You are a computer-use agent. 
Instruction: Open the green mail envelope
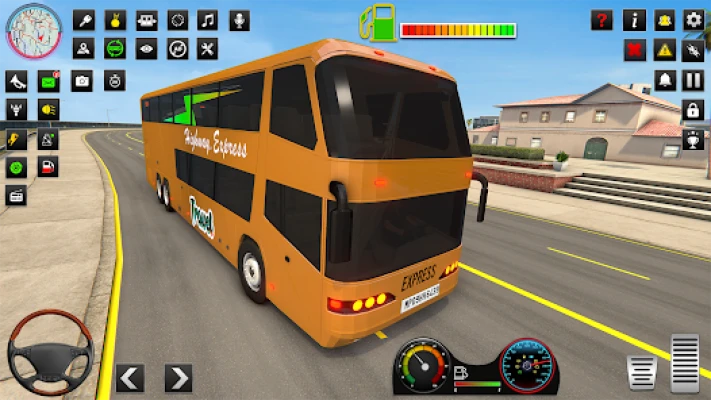[x=48, y=82]
